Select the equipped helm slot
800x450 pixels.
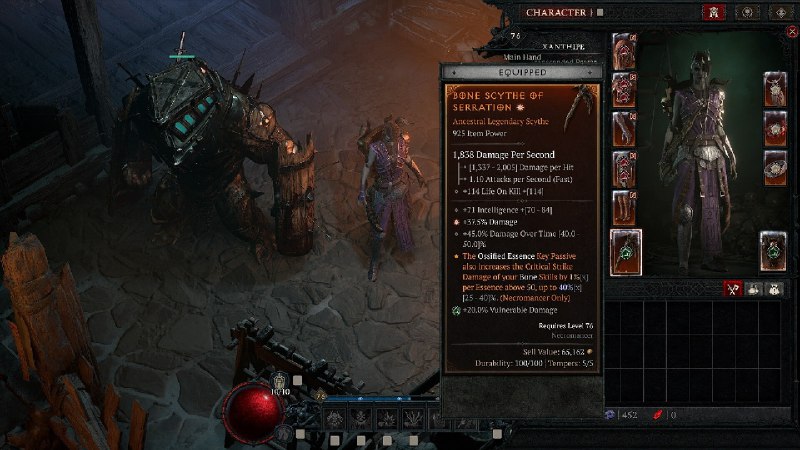tap(623, 50)
